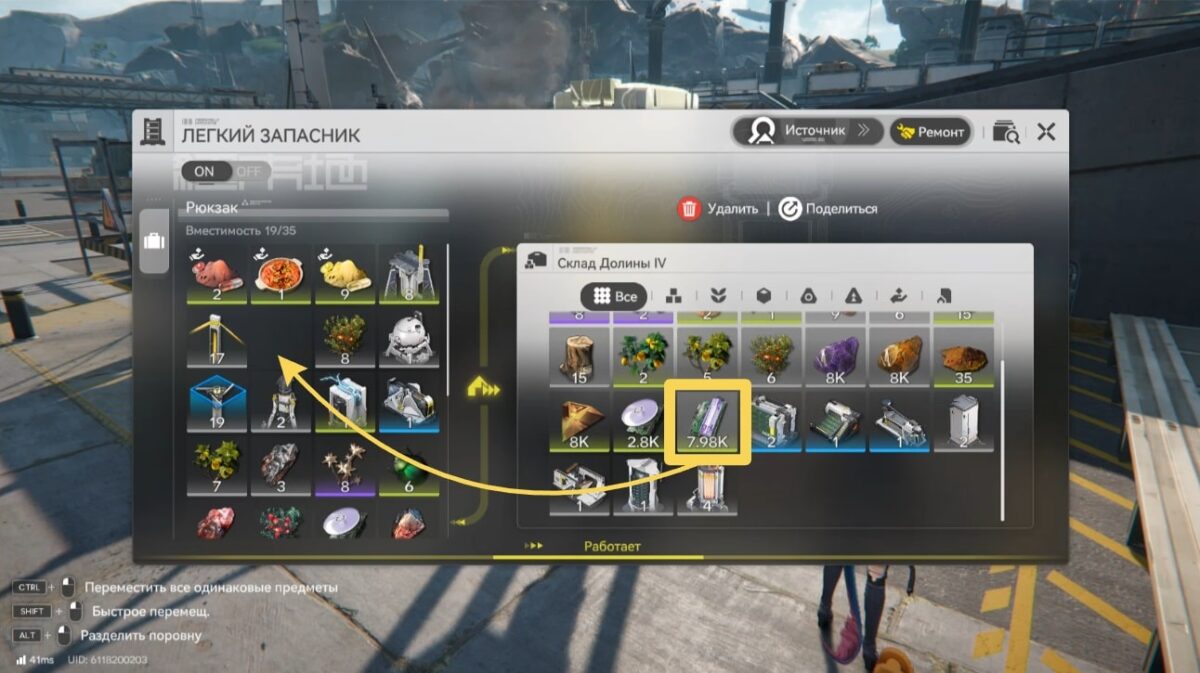Click the Поделиться share button

[828, 209]
